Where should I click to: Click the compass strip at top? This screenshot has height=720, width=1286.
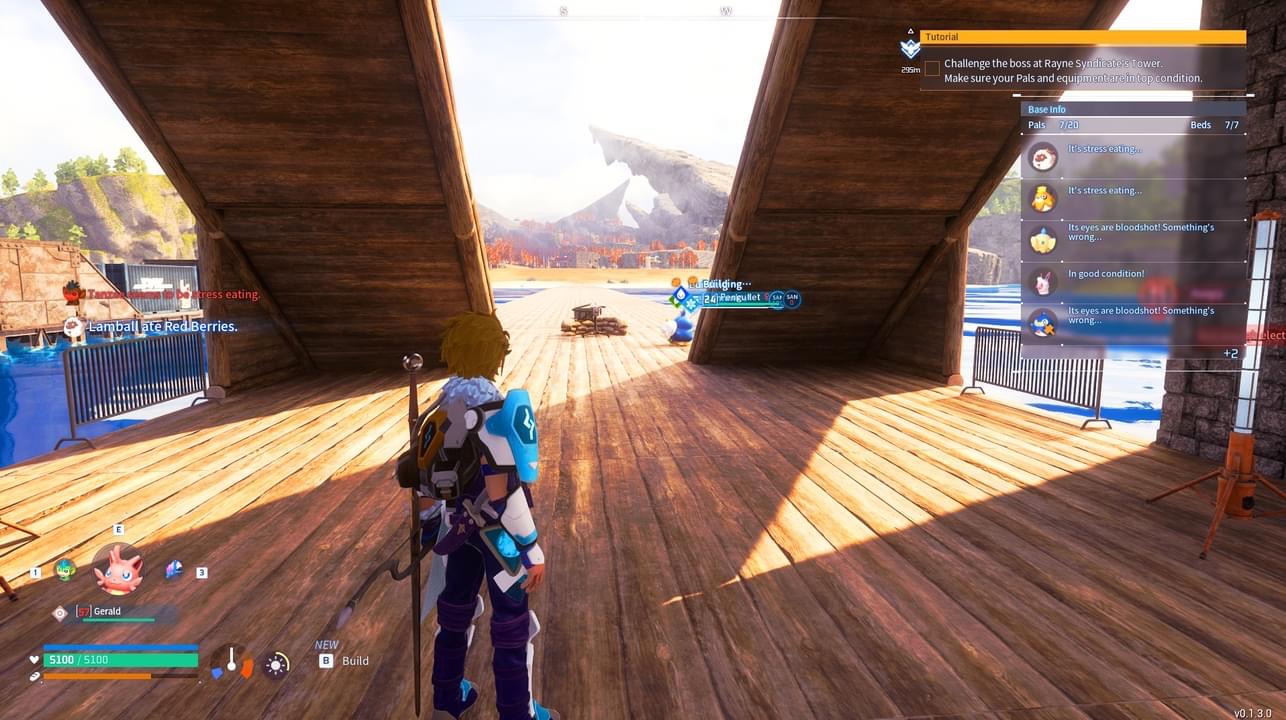click(x=643, y=11)
